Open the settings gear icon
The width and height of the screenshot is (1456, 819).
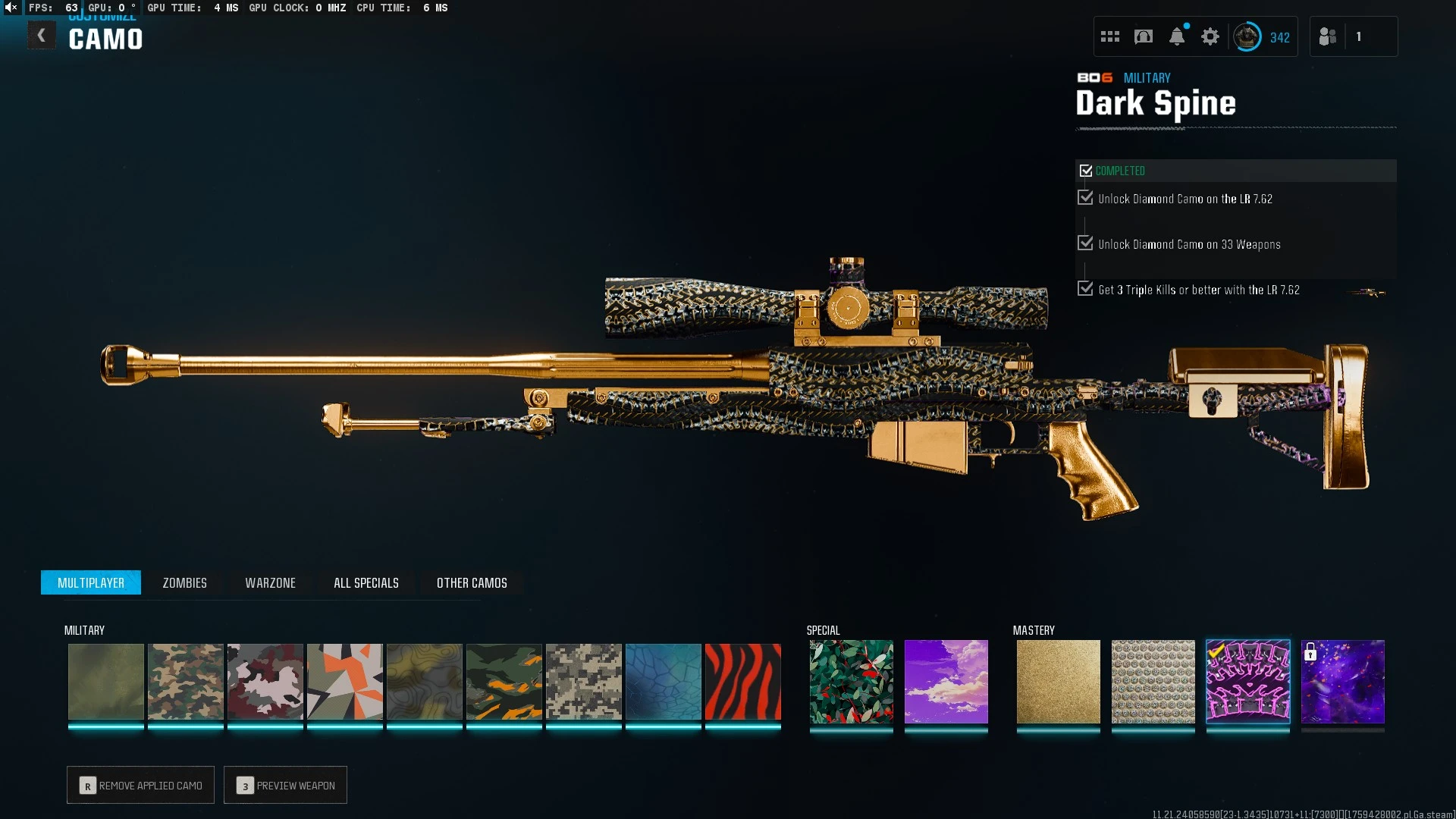click(x=1210, y=36)
